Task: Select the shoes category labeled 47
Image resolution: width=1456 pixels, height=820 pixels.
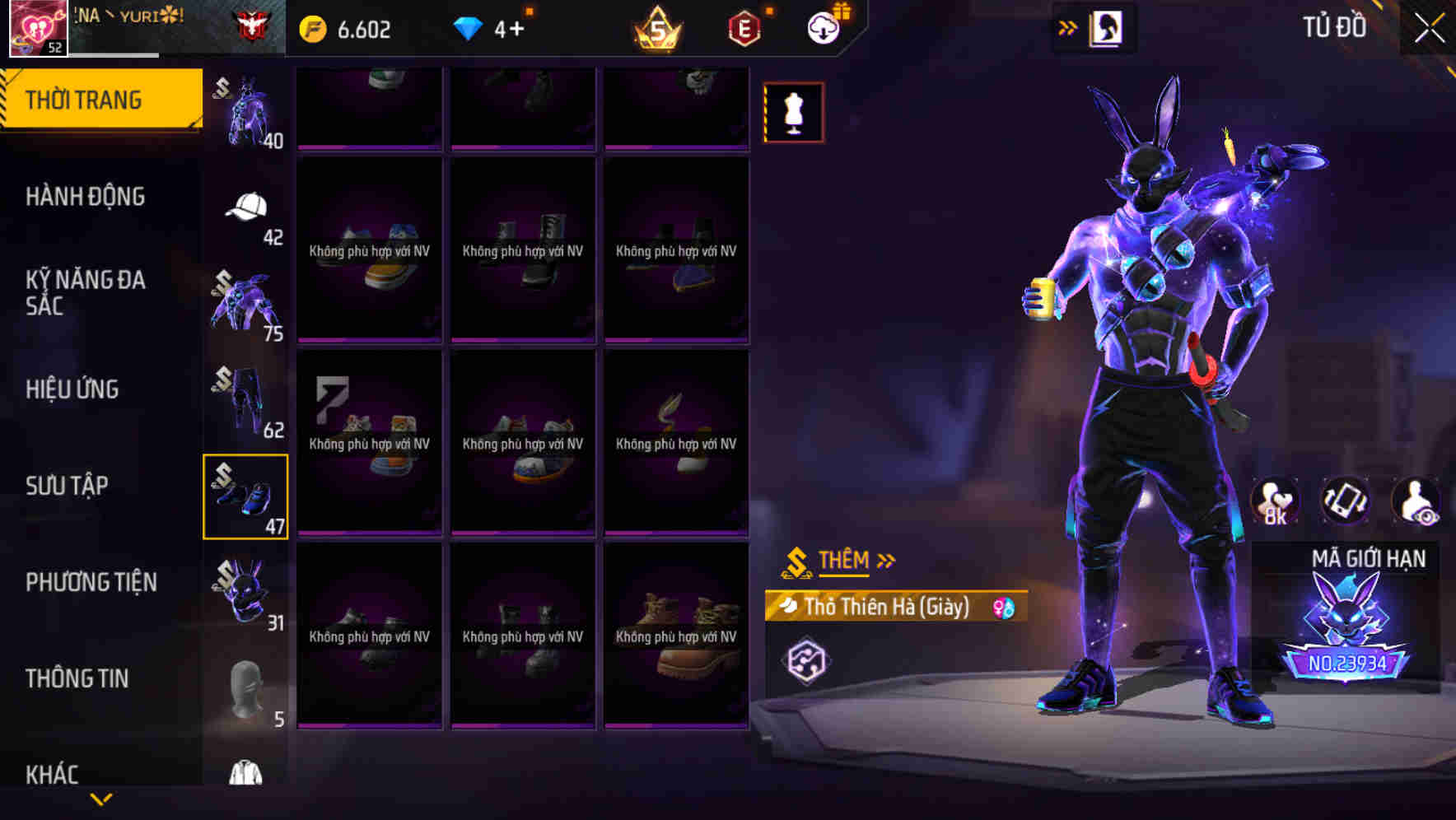Action: [x=245, y=494]
